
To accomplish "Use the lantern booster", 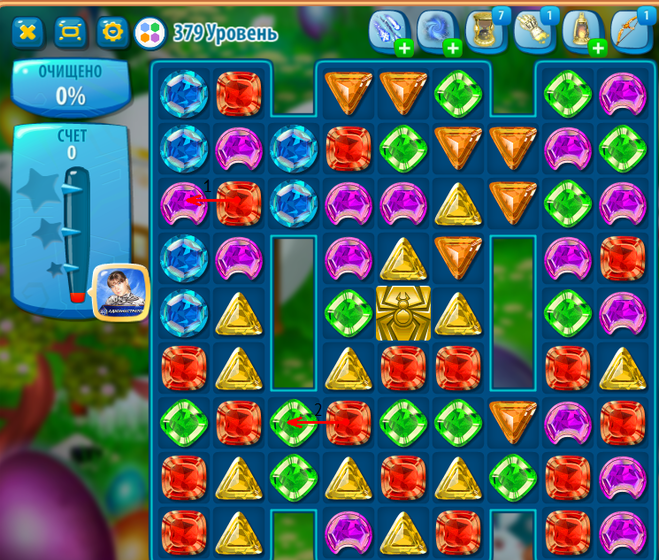I will coord(583,31).
